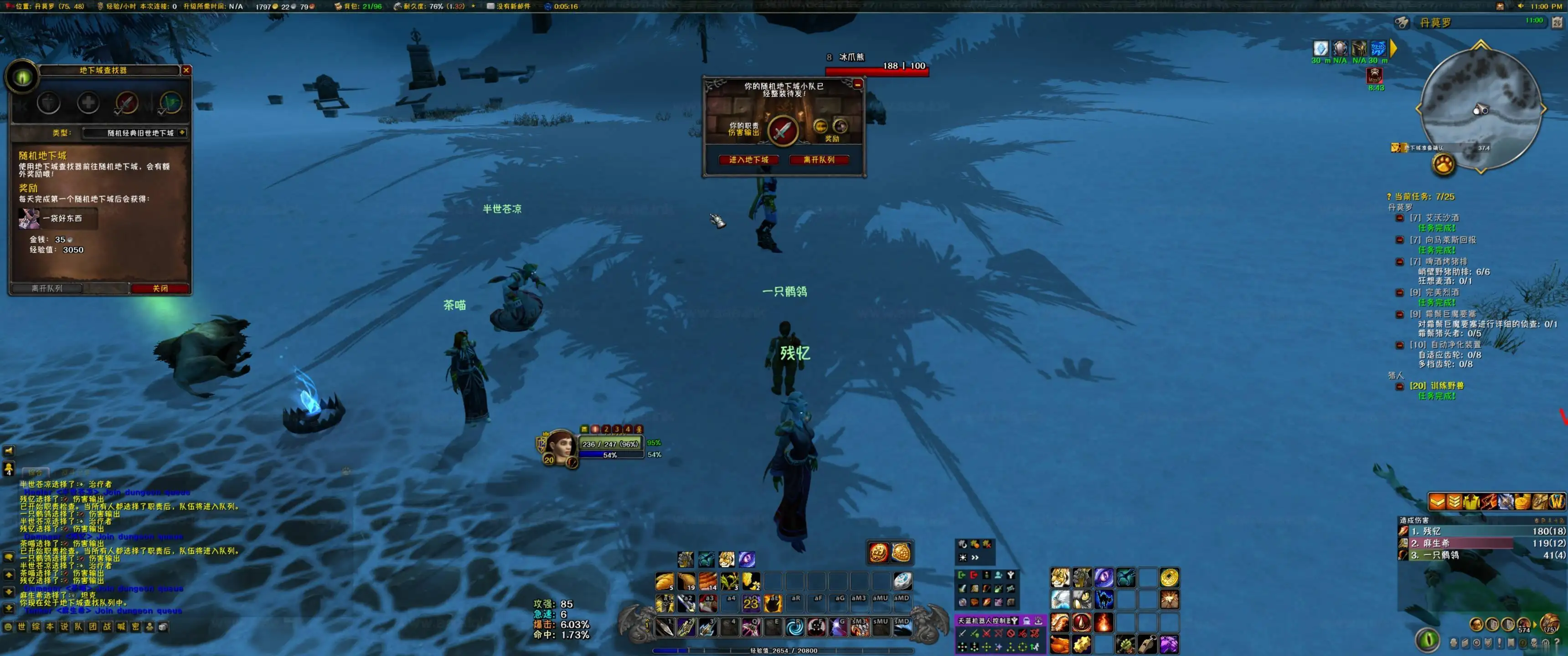Open the dungeon 类型 dropdown
This screenshot has width=1568, height=656.
(182, 133)
